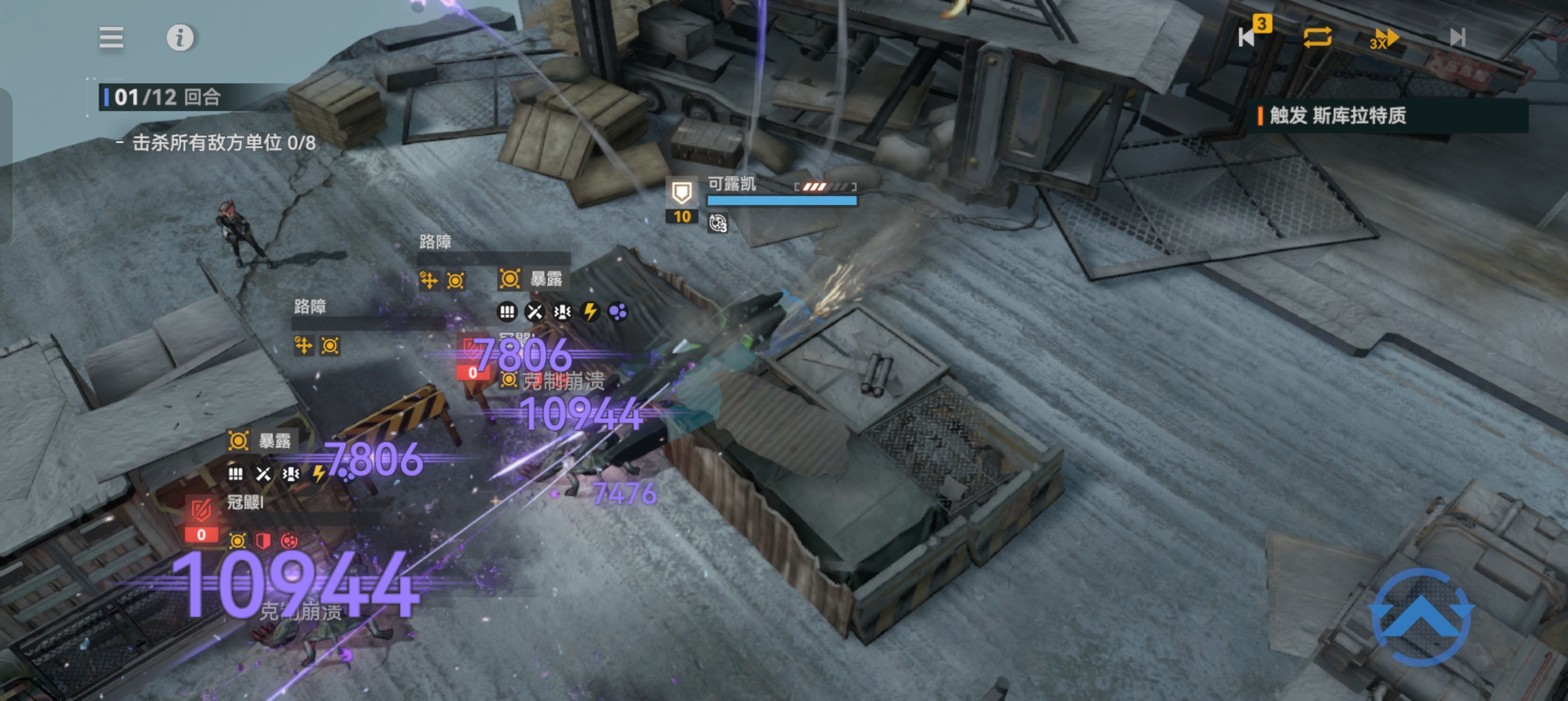Toggle the auto-battle loop icon
The width and height of the screenshot is (1568, 701).
coord(1317,37)
